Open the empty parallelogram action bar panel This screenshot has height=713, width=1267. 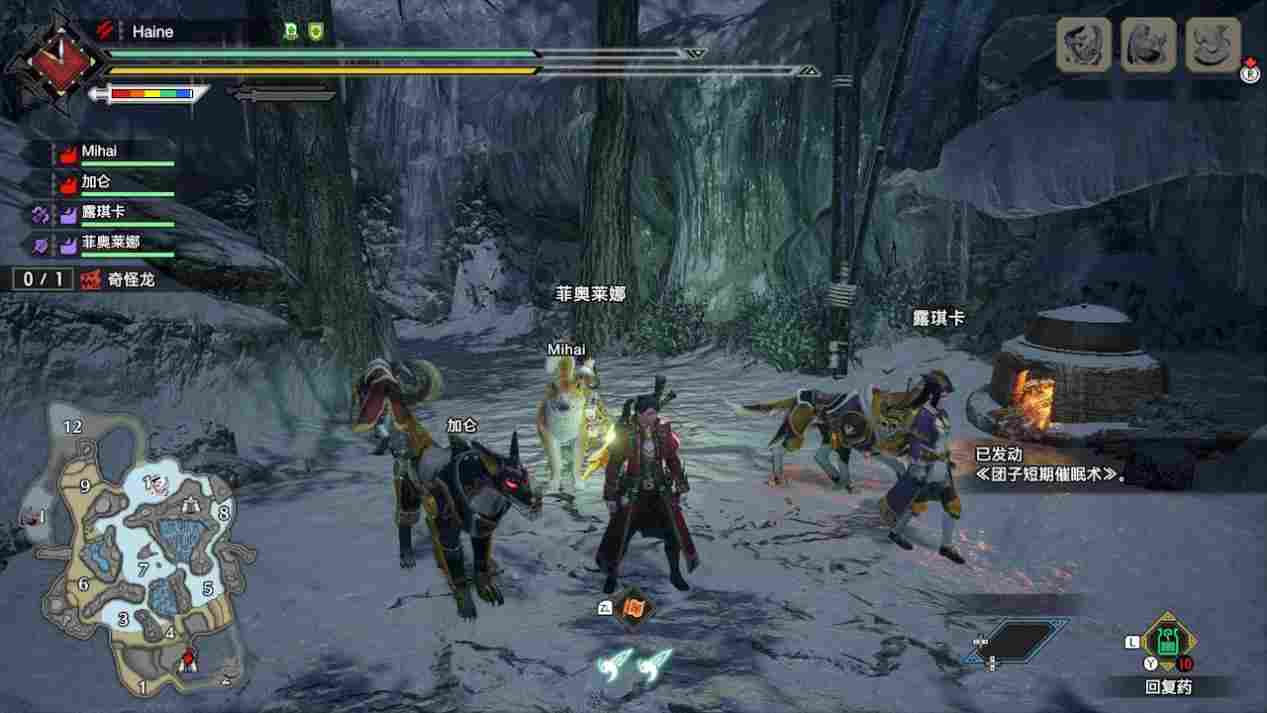(1010, 641)
